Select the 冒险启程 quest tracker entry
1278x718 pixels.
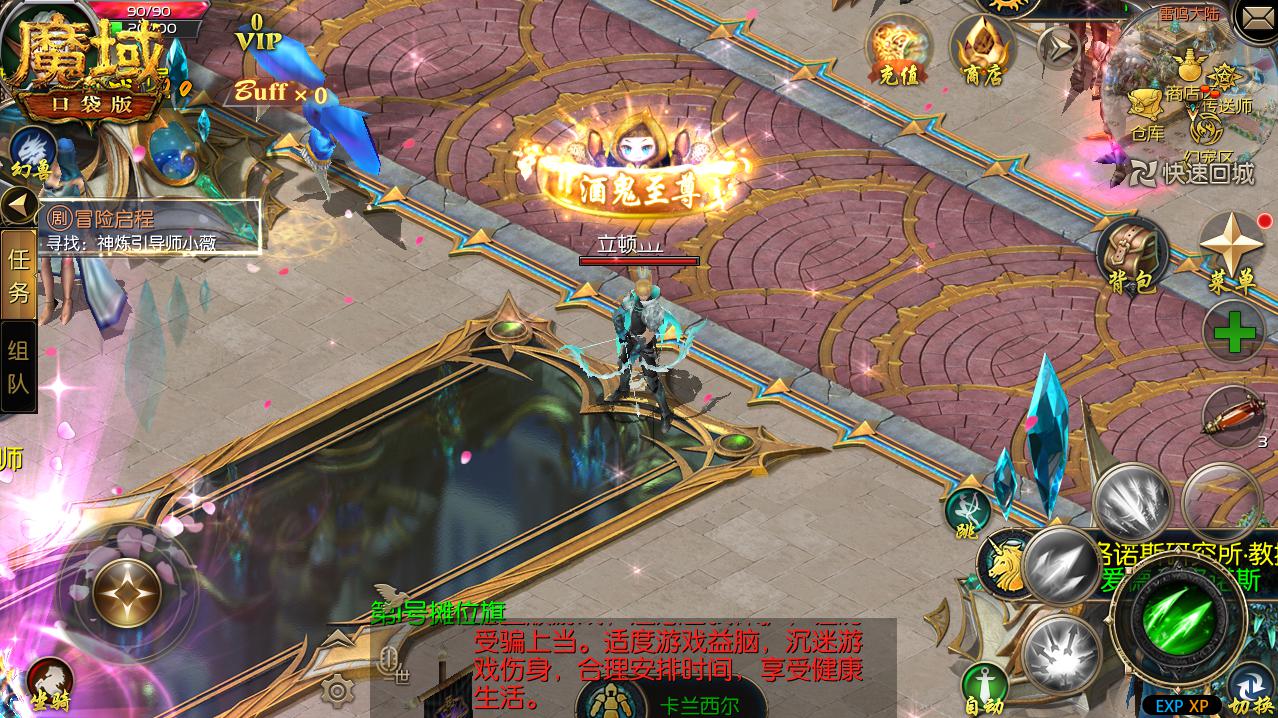(x=150, y=229)
